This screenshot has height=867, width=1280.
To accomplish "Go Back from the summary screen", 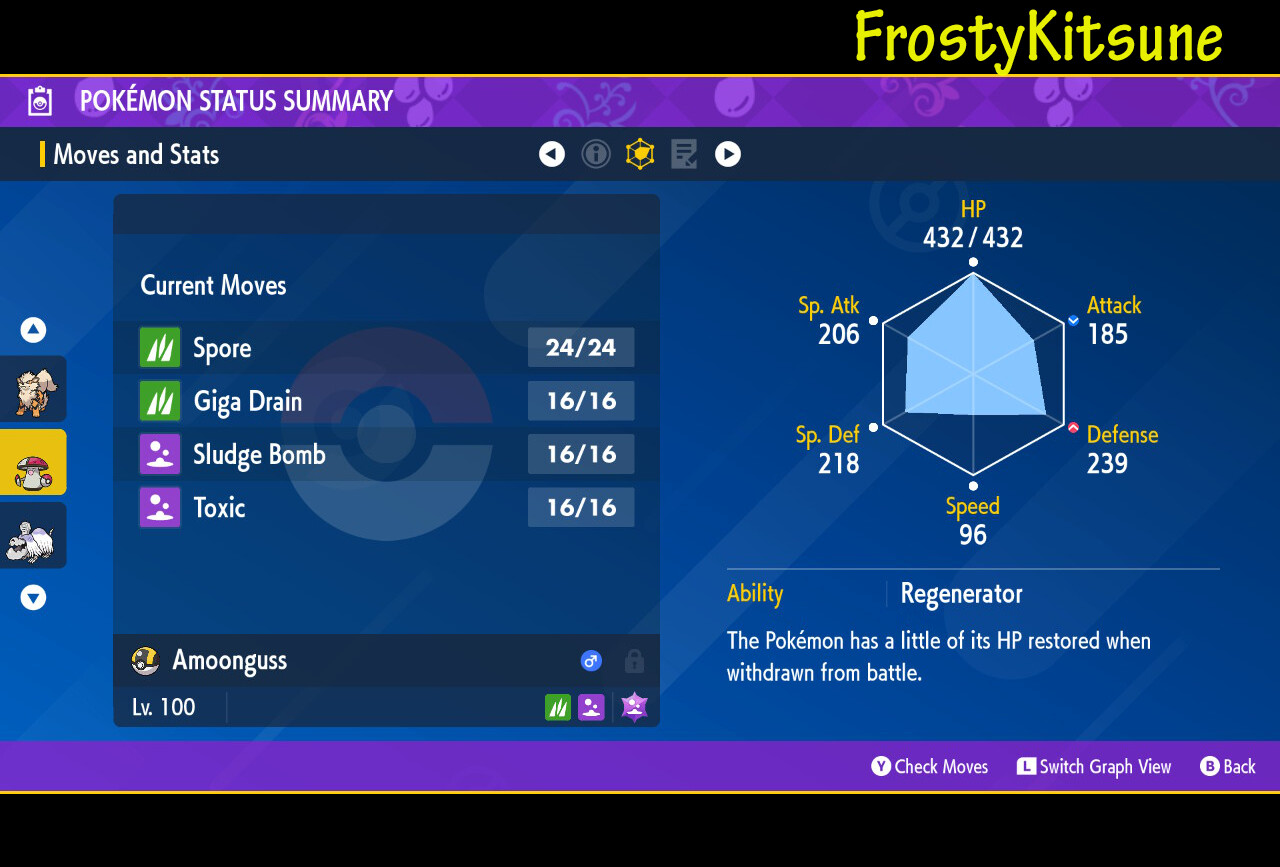I will click(1228, 767).
